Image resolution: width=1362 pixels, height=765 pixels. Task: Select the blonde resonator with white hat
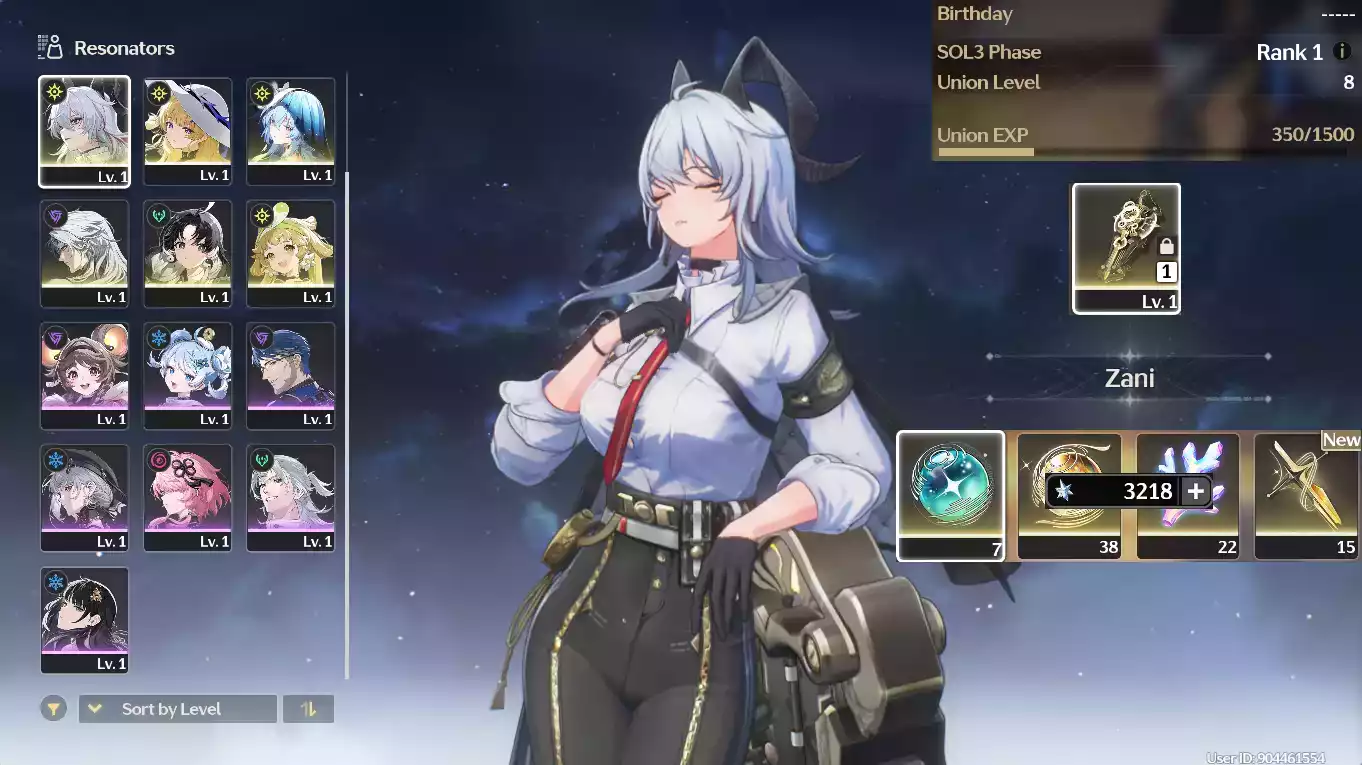(x=187, y=131)
